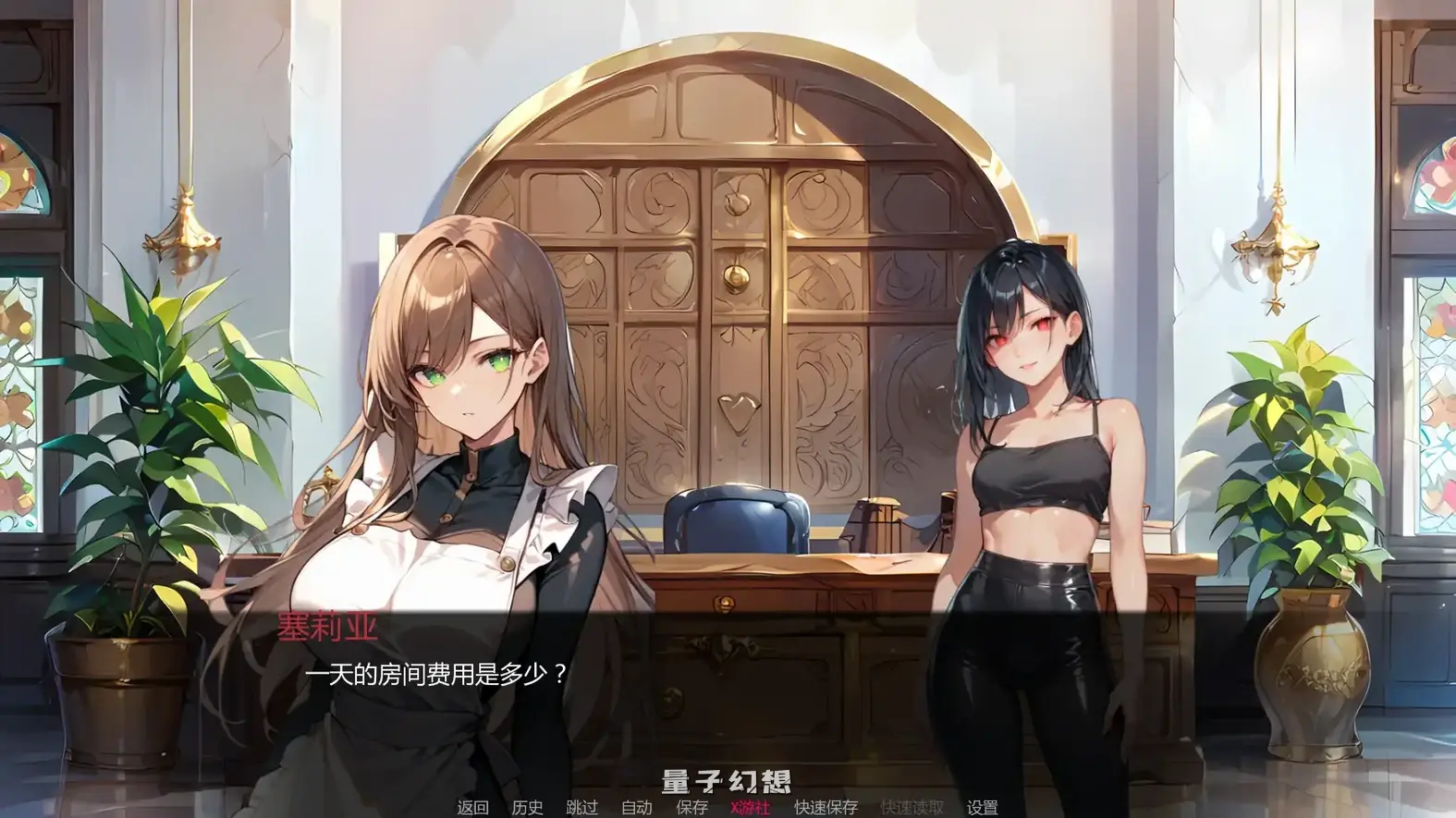The width and height of the screenshot is (1456, 818).
Task: Open the 设置 settings menu
Action: click(x=983, y=807)
